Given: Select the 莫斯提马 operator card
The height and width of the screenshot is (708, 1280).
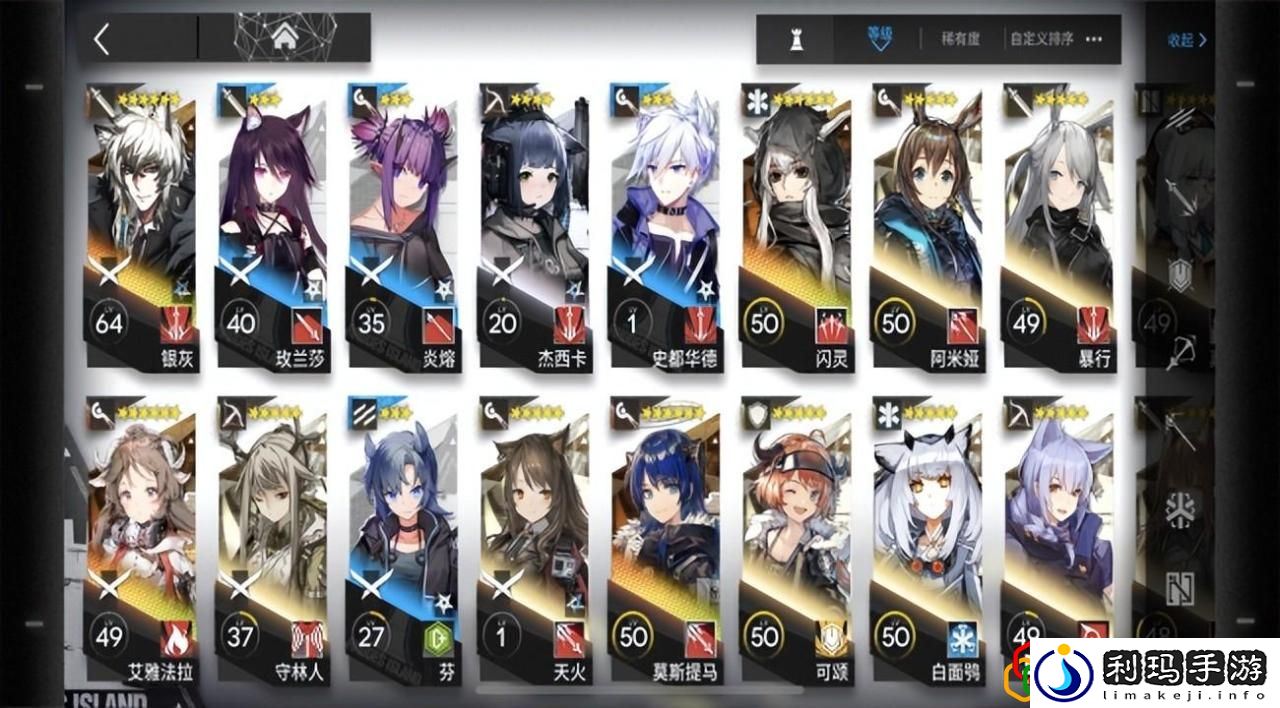Looking at the screenshot, I should click(x=664, y=540).
